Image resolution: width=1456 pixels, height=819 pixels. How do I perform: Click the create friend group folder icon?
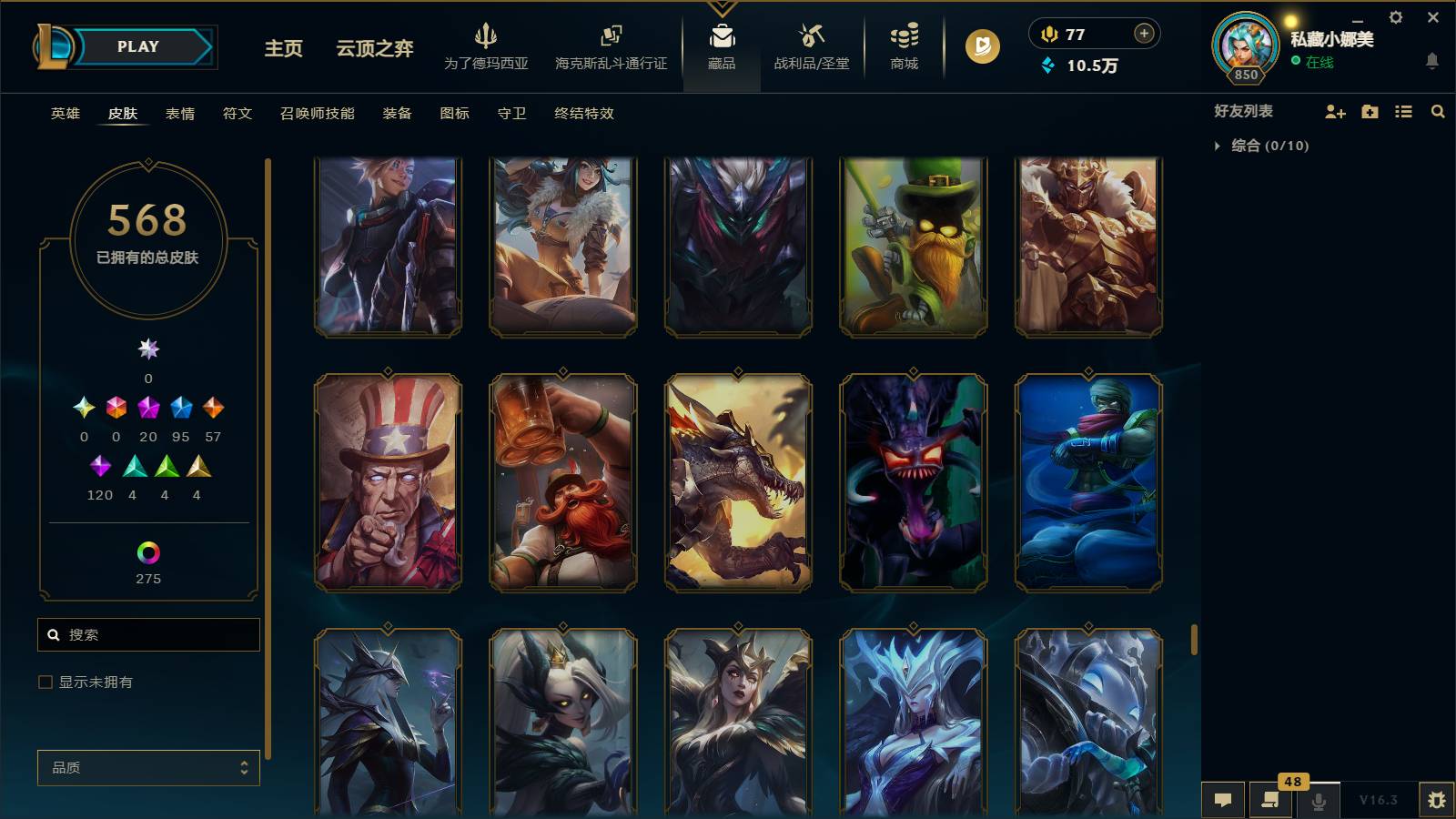(1370, 112)
